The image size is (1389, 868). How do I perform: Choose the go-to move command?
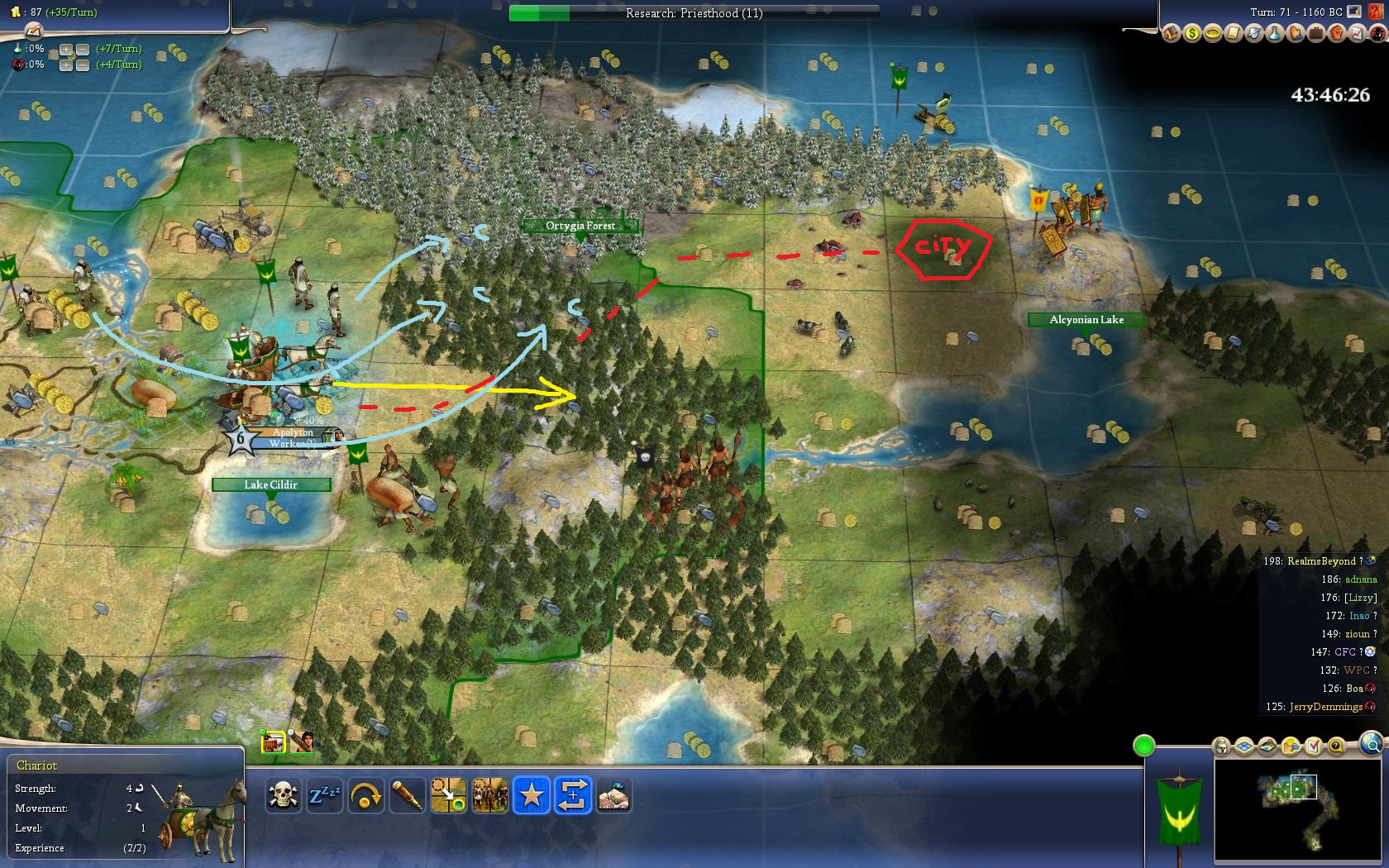click(448, 796)
